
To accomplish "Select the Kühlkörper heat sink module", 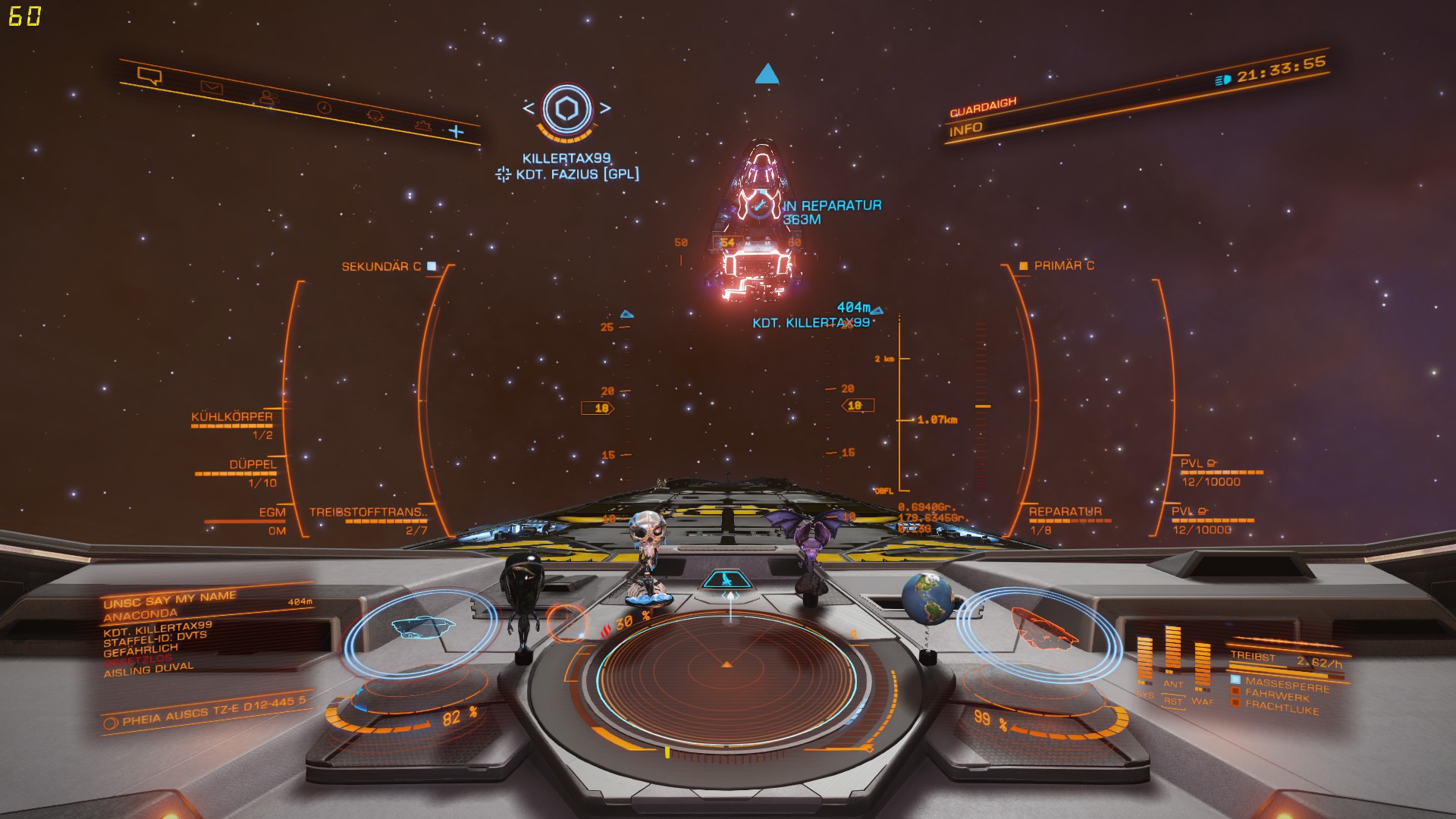I will 231,417.
